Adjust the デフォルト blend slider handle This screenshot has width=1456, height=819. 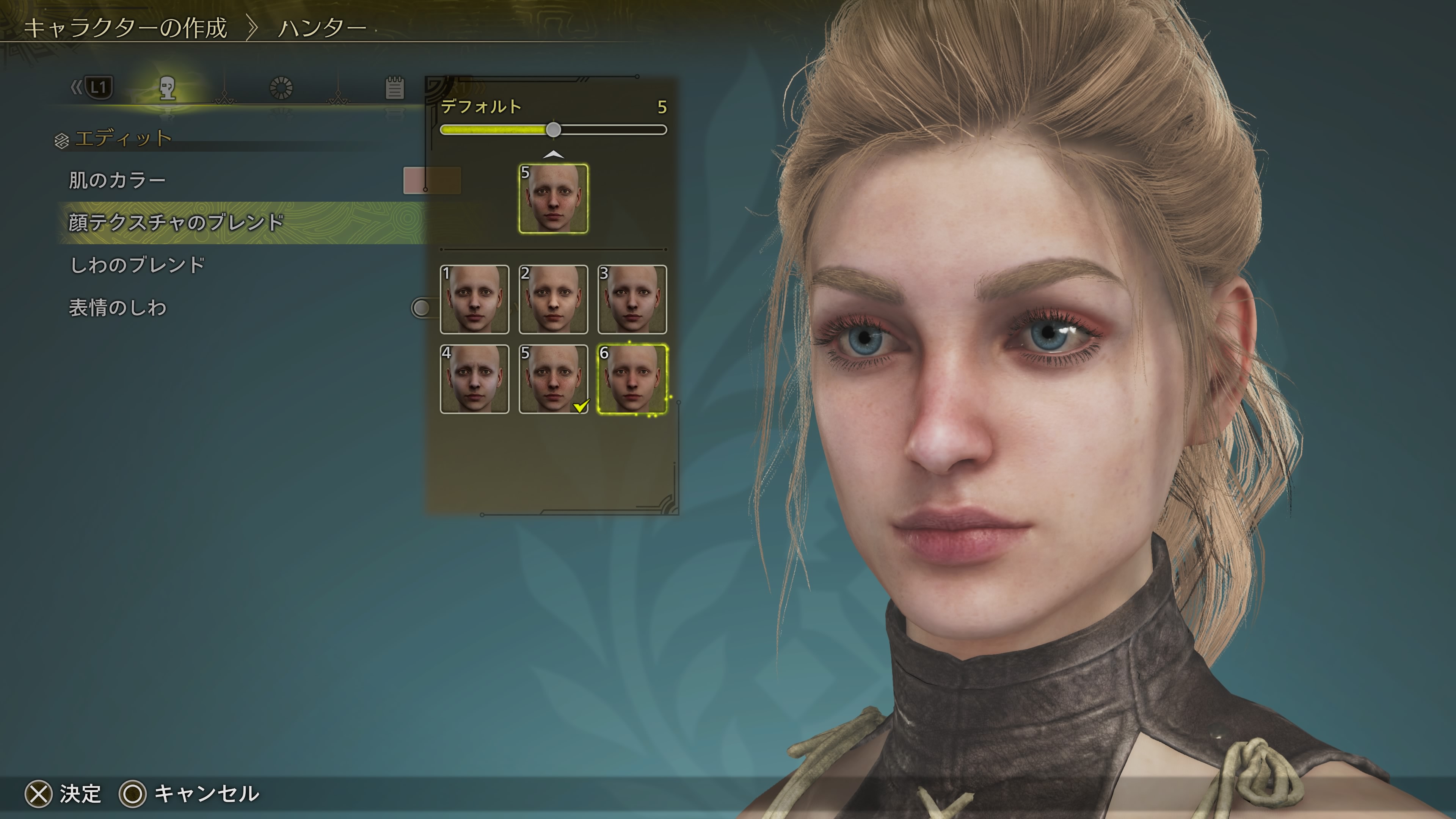[x=553, y=130]
